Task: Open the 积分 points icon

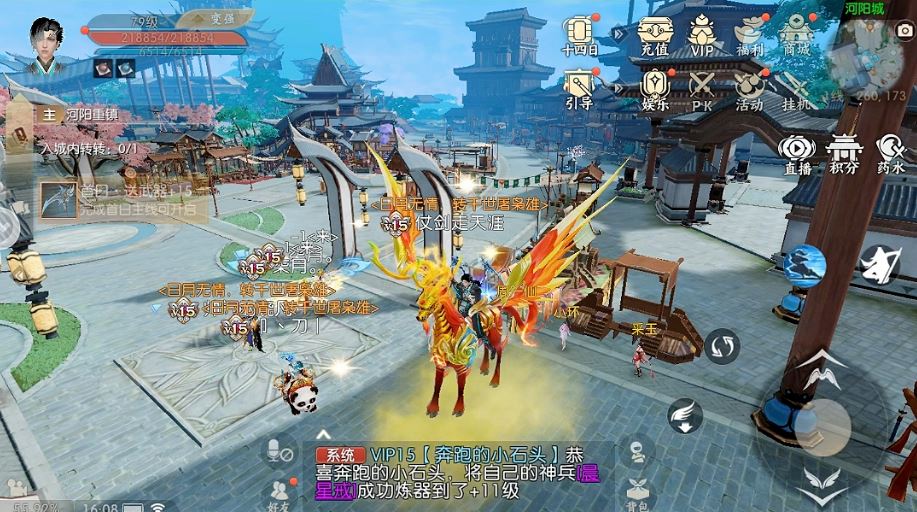Action: pyautogui.click(x=845, y=154)
